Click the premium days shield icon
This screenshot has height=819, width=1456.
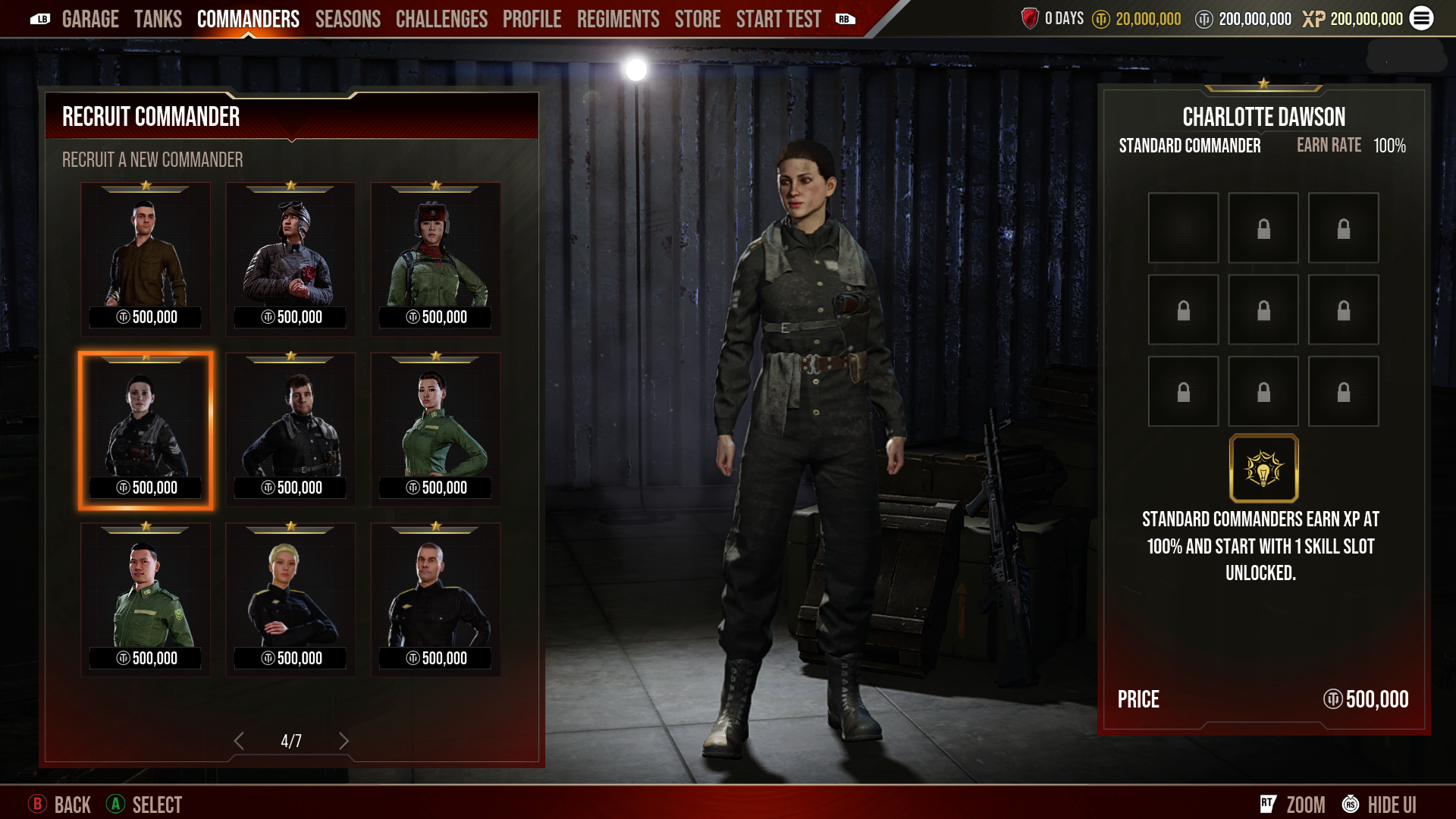1030,19
